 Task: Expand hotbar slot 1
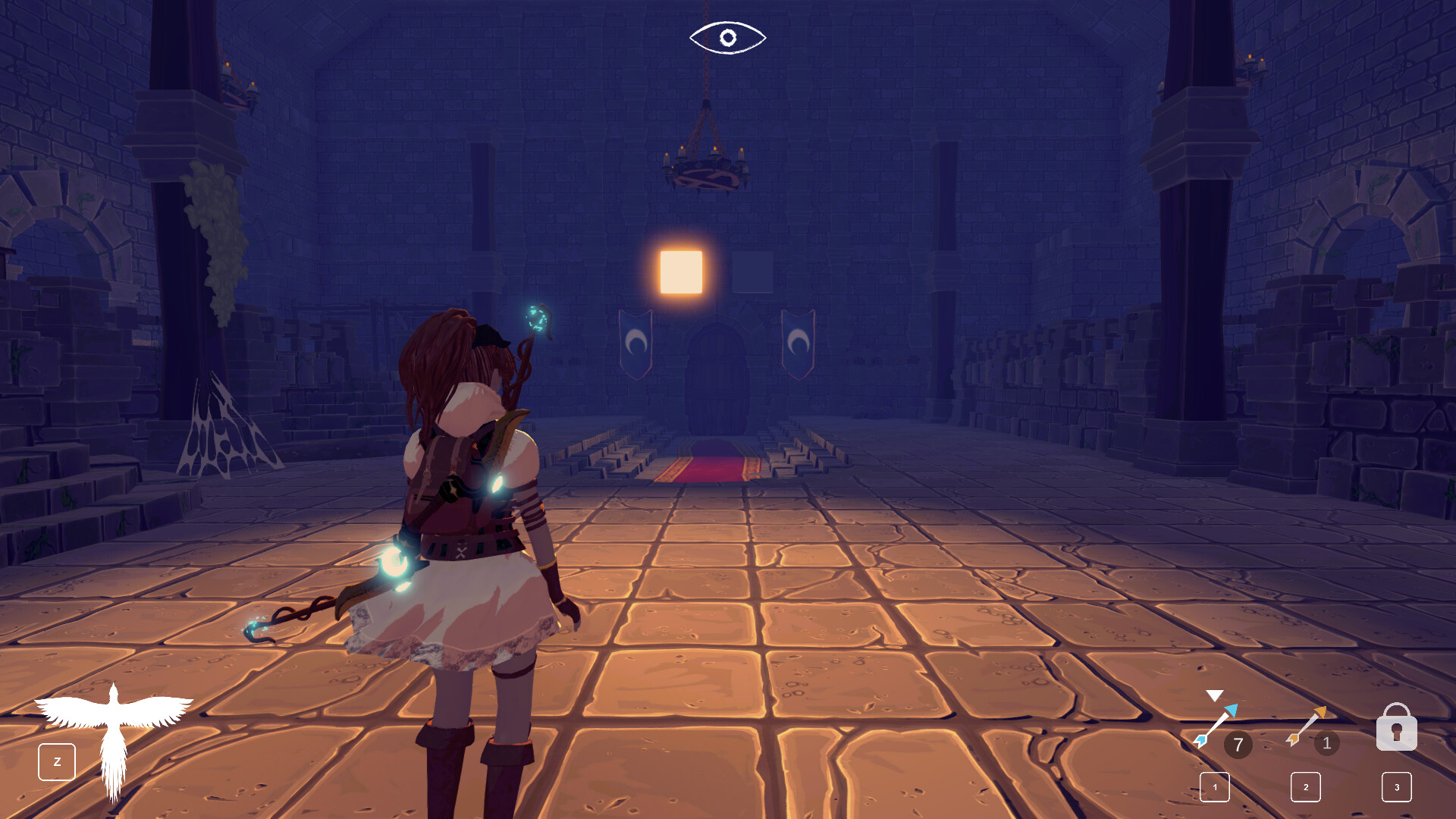pyautogui.click(x=1215, y=788)
